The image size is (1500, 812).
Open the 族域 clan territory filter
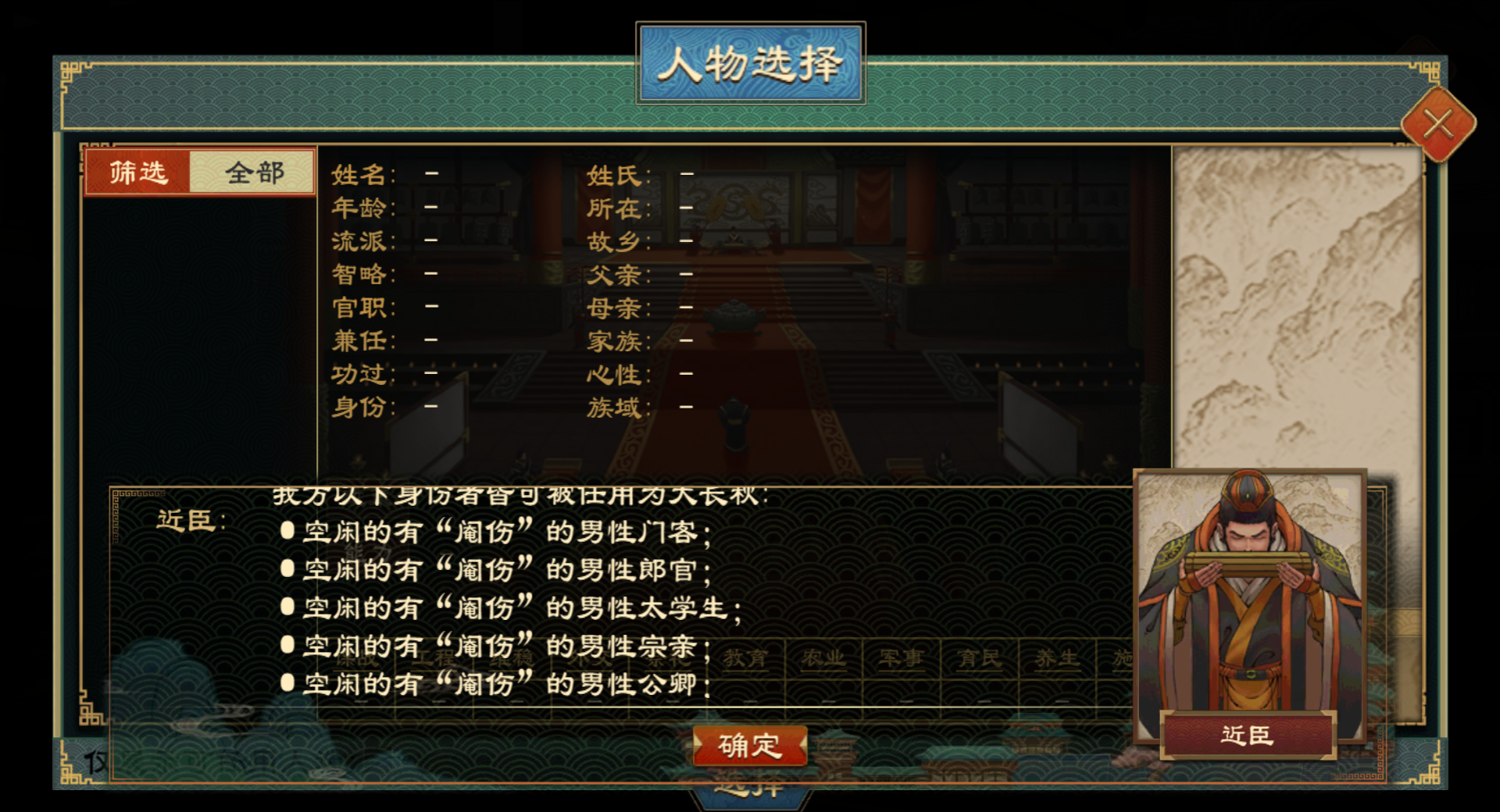(686, 408)
